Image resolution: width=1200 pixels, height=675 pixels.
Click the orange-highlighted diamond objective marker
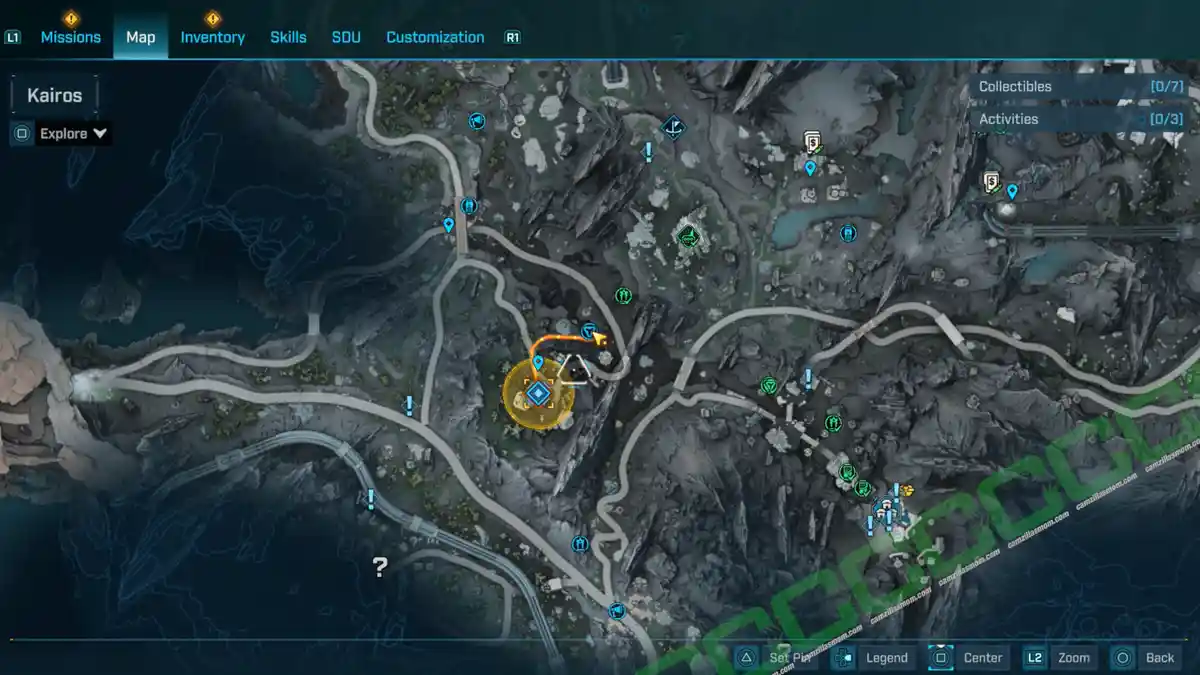[x=539, y=392]
